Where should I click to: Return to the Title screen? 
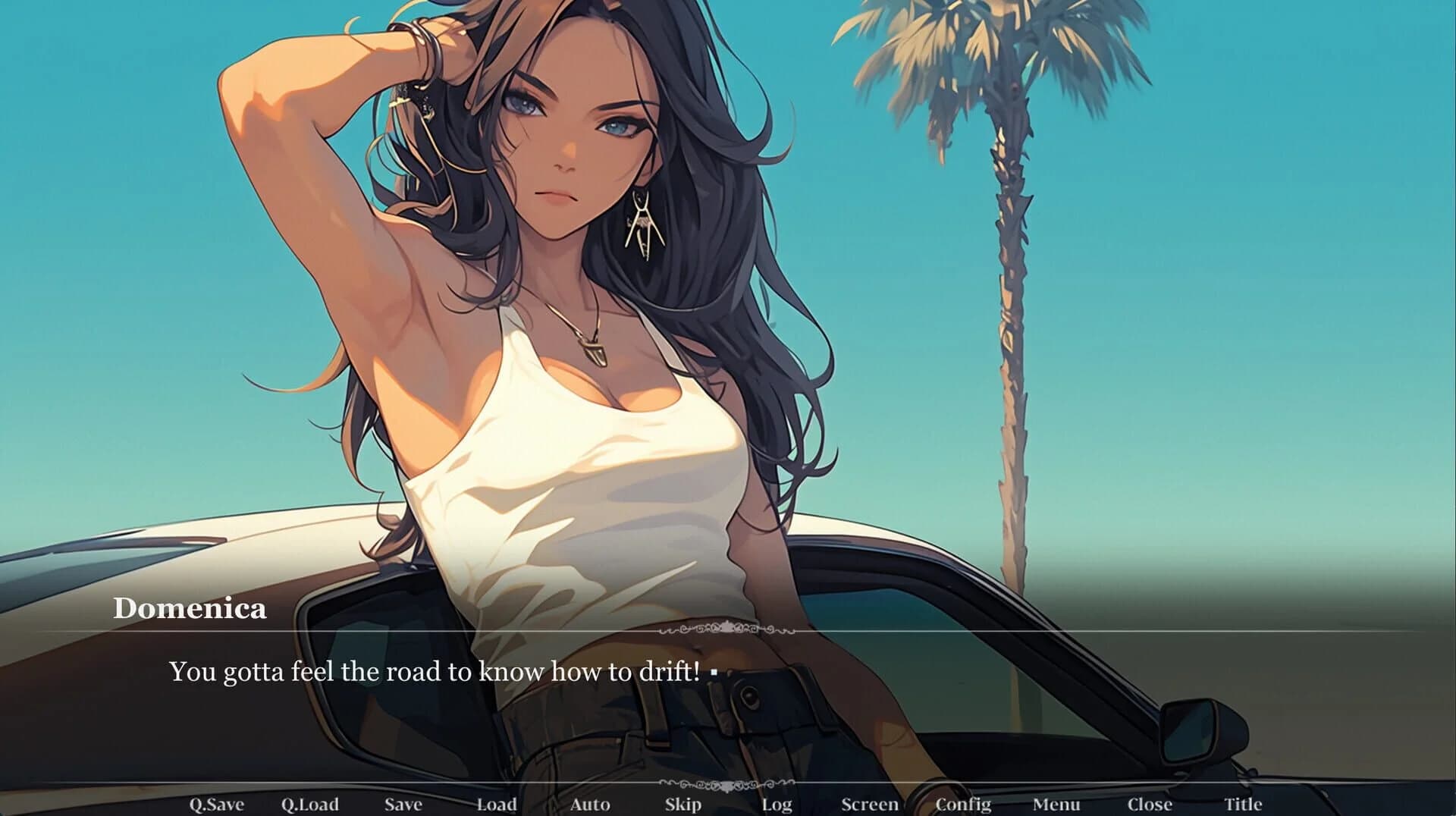pyautogui.click(x=1244, y=804)
